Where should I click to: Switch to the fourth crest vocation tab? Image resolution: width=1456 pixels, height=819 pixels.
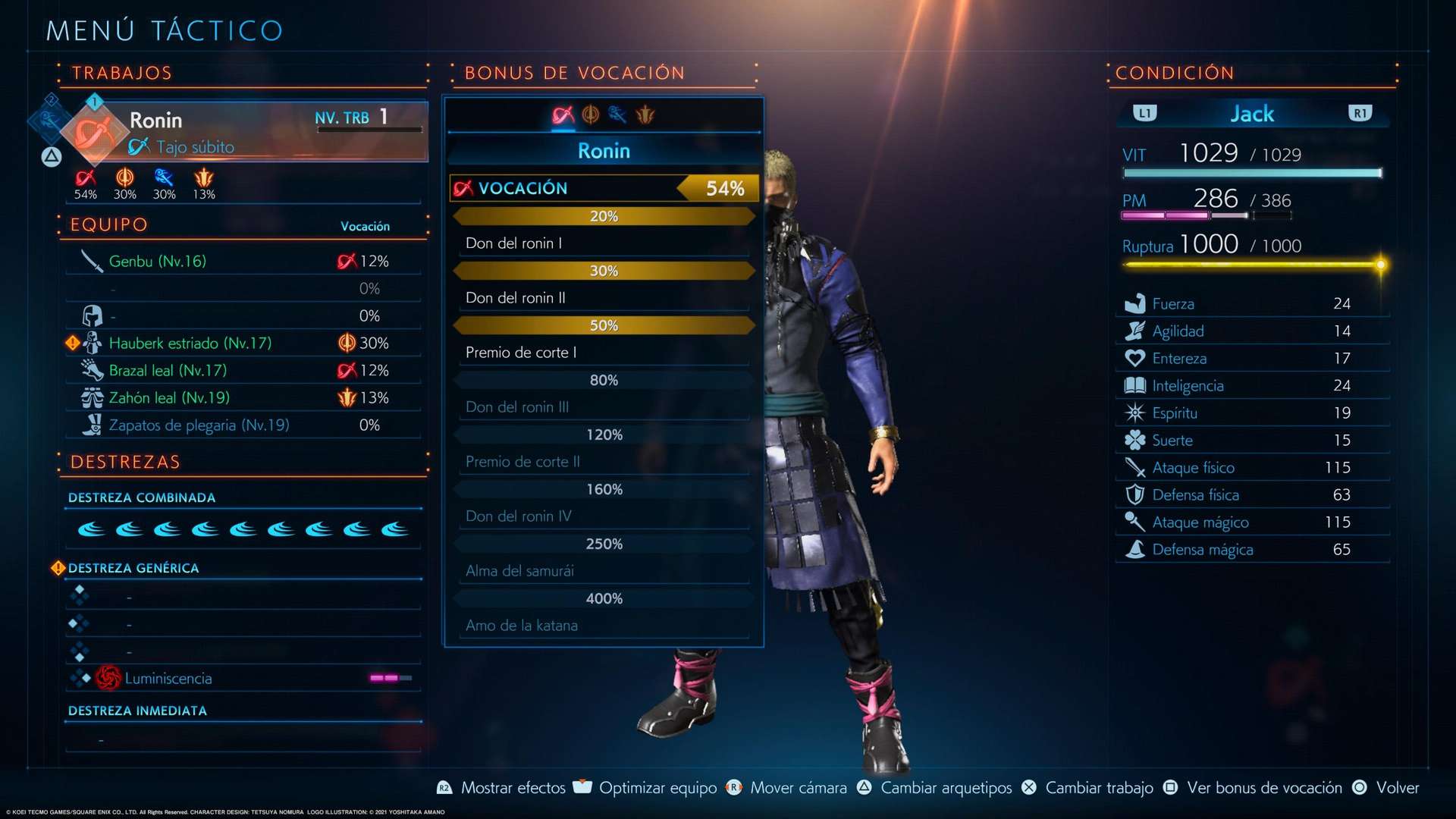point(645,115)
